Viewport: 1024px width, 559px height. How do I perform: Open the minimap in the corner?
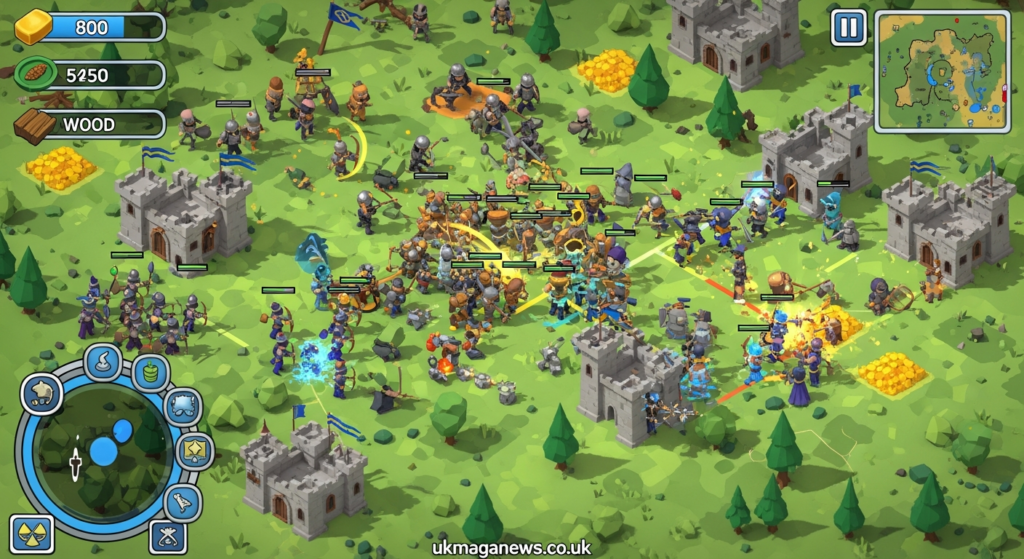coord(942,71)
